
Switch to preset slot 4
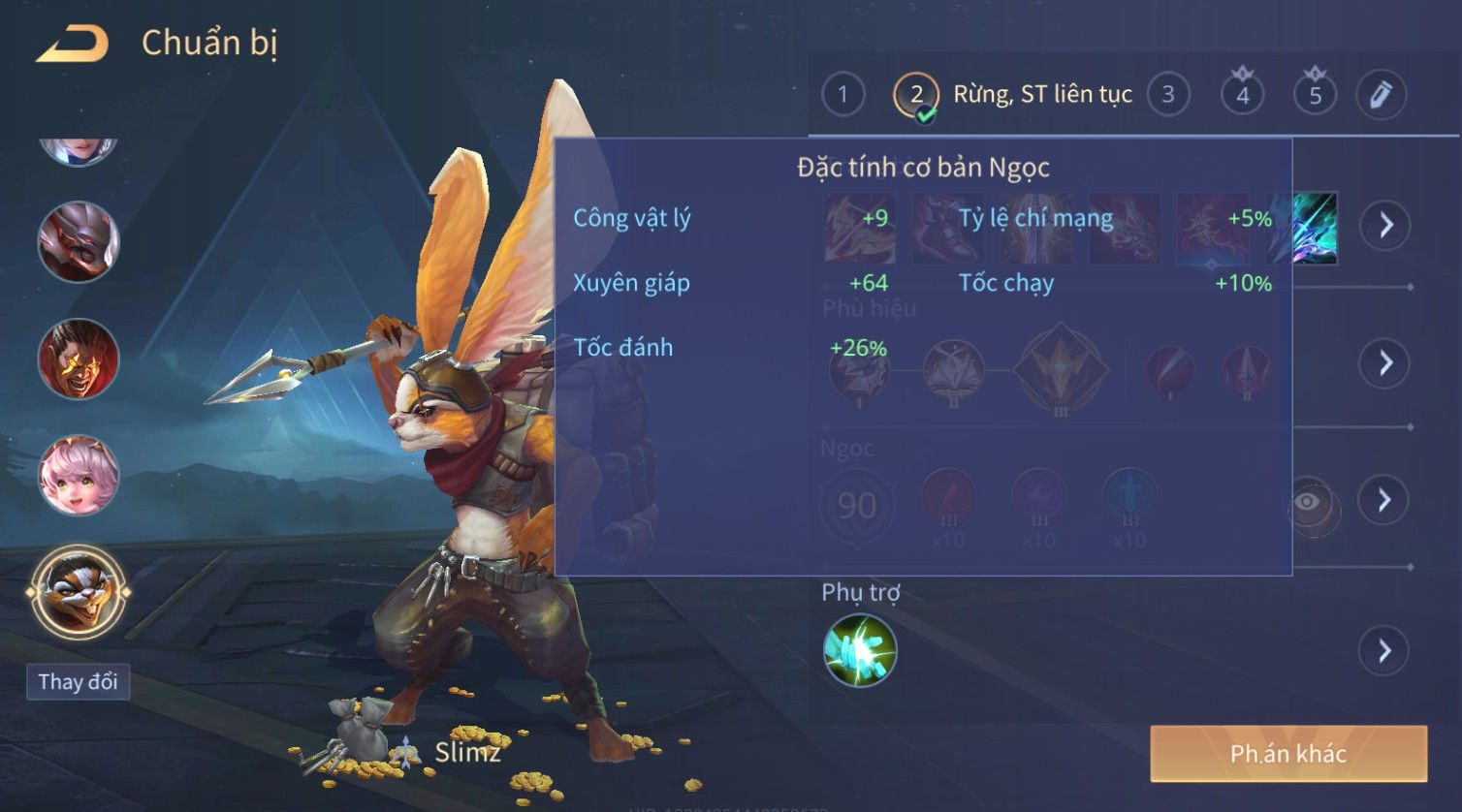click(x=1242, y=95)
